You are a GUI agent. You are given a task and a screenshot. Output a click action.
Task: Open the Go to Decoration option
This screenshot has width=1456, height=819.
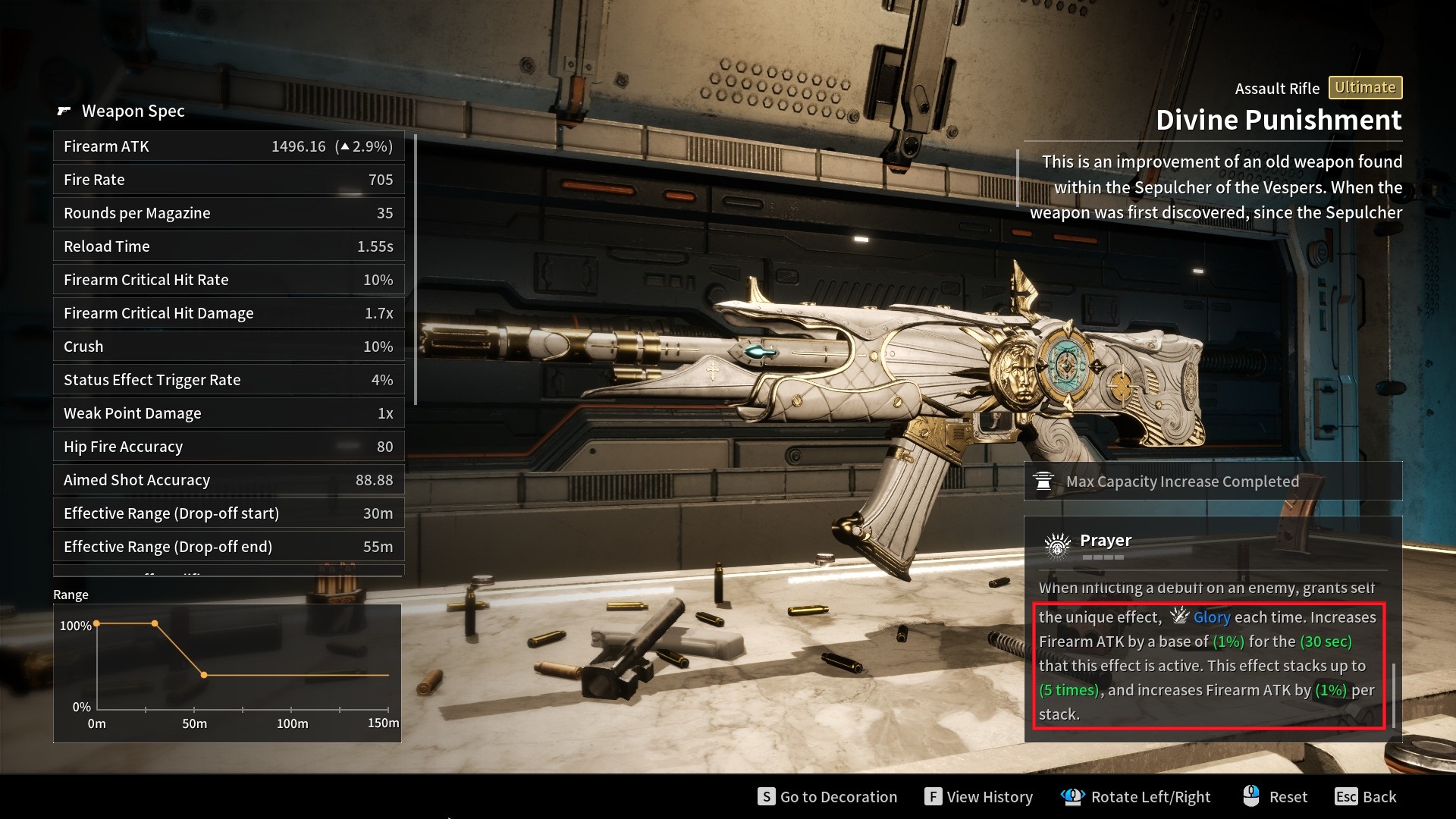coord(827,796)
